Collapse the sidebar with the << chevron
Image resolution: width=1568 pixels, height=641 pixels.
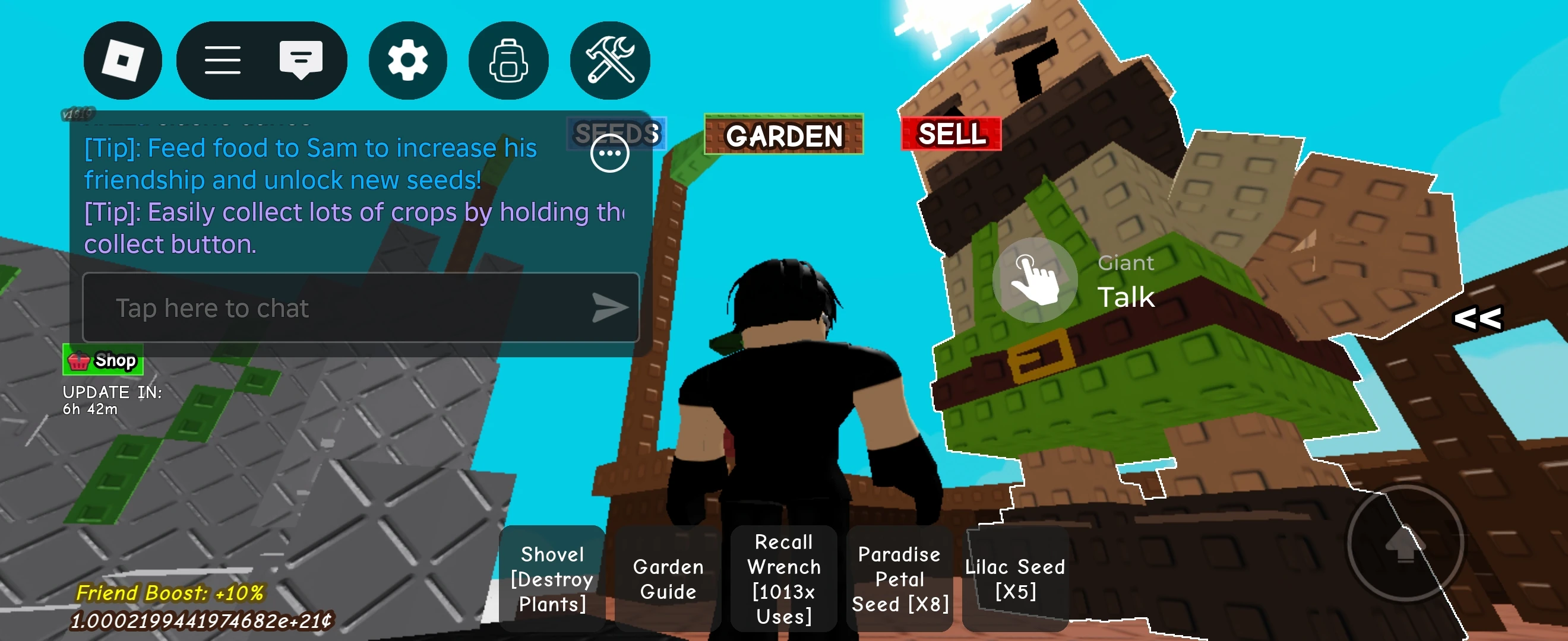(x=1478, y=319)
